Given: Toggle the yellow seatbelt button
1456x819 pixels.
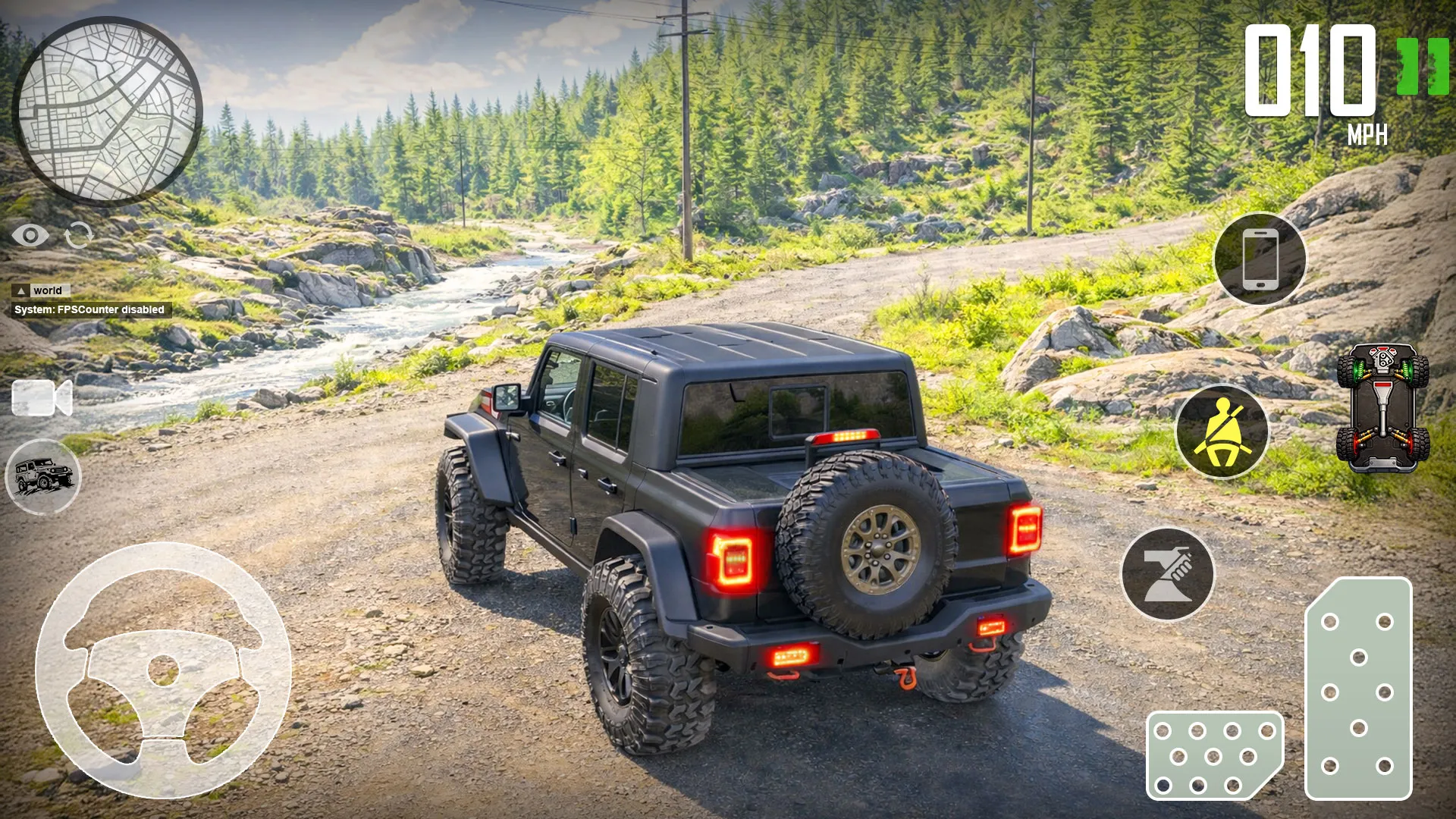Looking at the screenshot, I should pos(1222,431).
